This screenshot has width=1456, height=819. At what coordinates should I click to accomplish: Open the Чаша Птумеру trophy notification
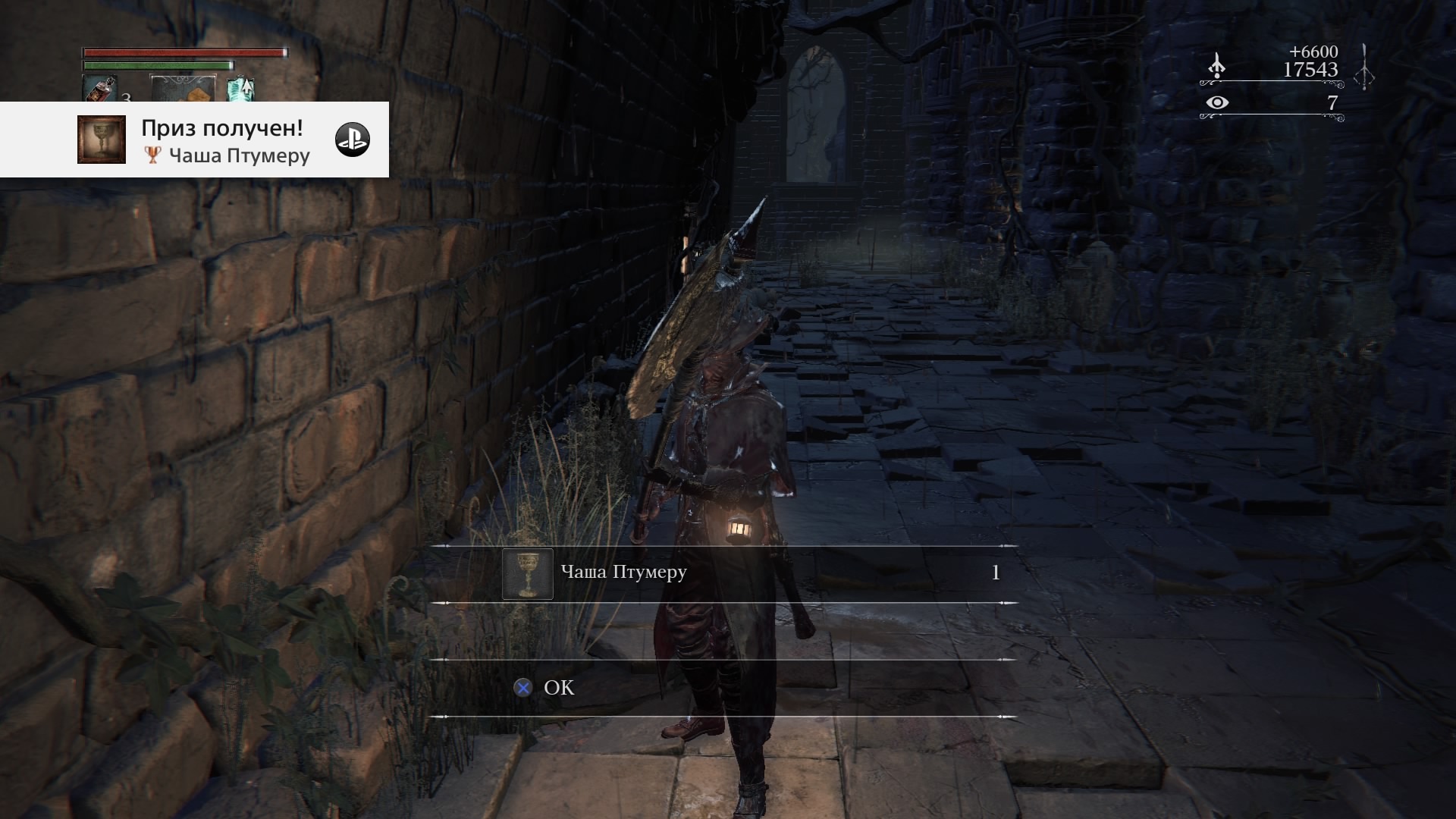(x=225, y=141)
